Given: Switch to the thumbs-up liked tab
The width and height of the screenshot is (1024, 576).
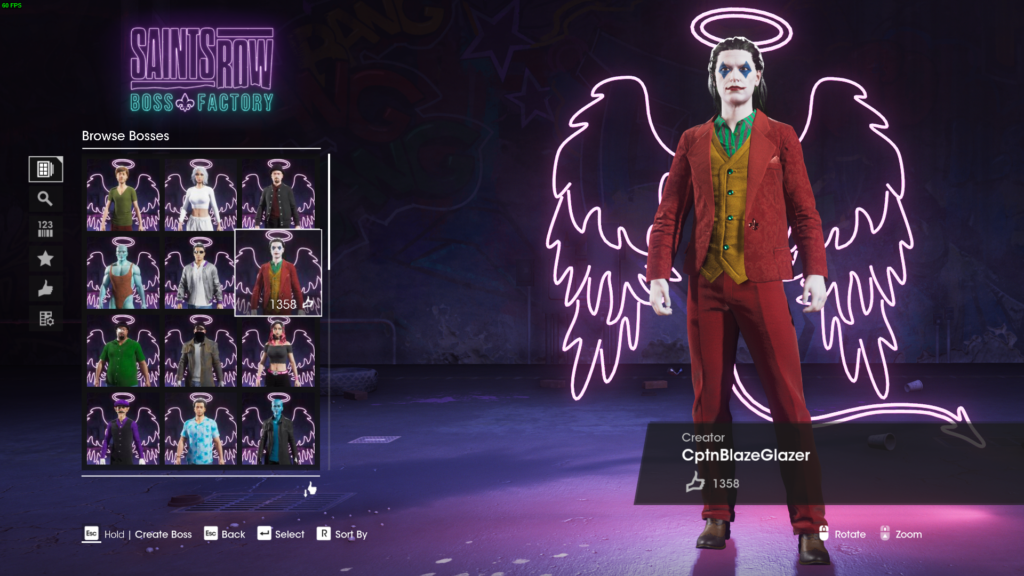Looking at the screenshot, I should (x=45, y=289).
